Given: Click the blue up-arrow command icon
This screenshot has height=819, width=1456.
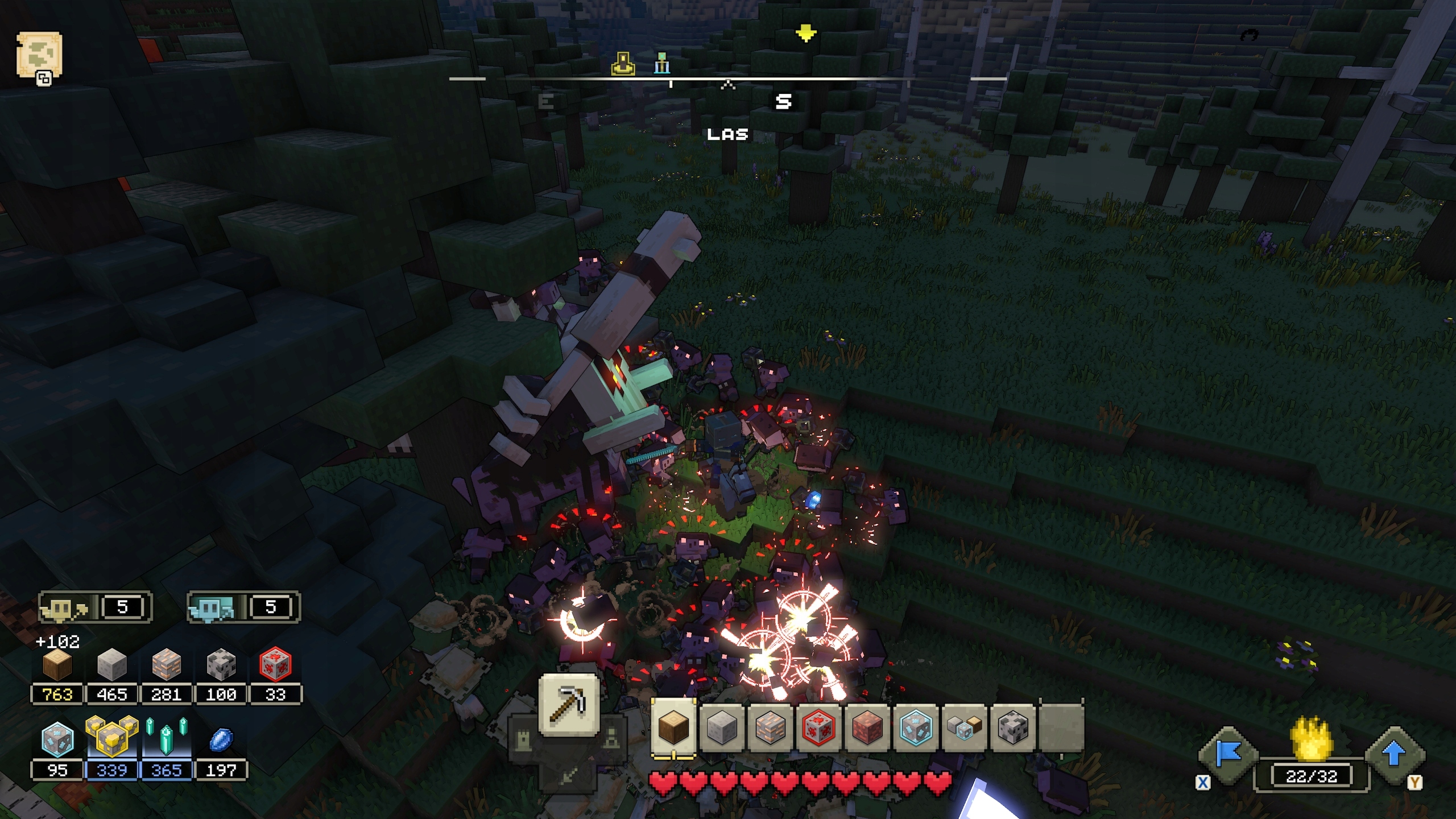Looking at the screenshot, I should click(1394, 755).
